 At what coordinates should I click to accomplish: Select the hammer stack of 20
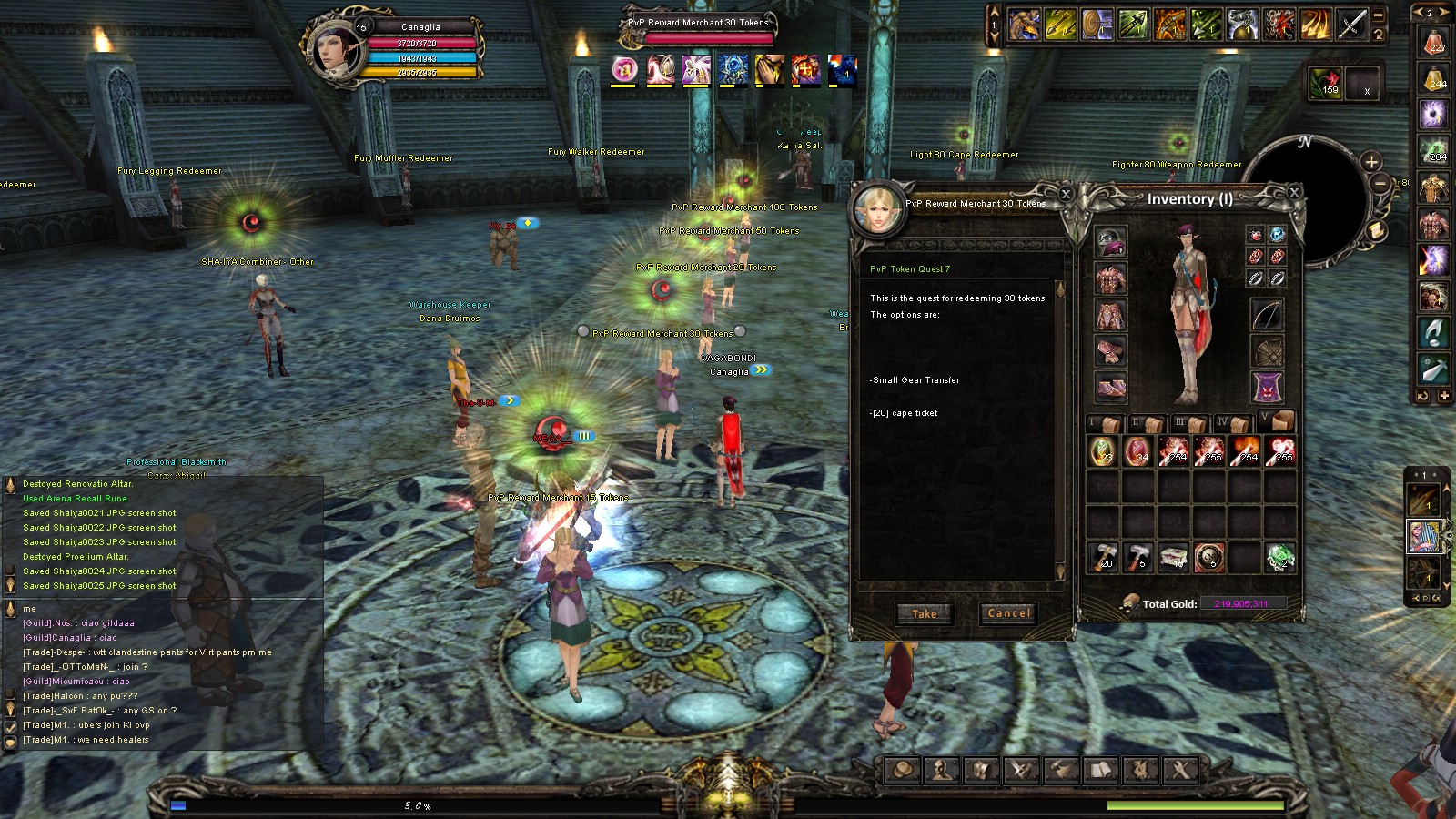click(1102, 556)
